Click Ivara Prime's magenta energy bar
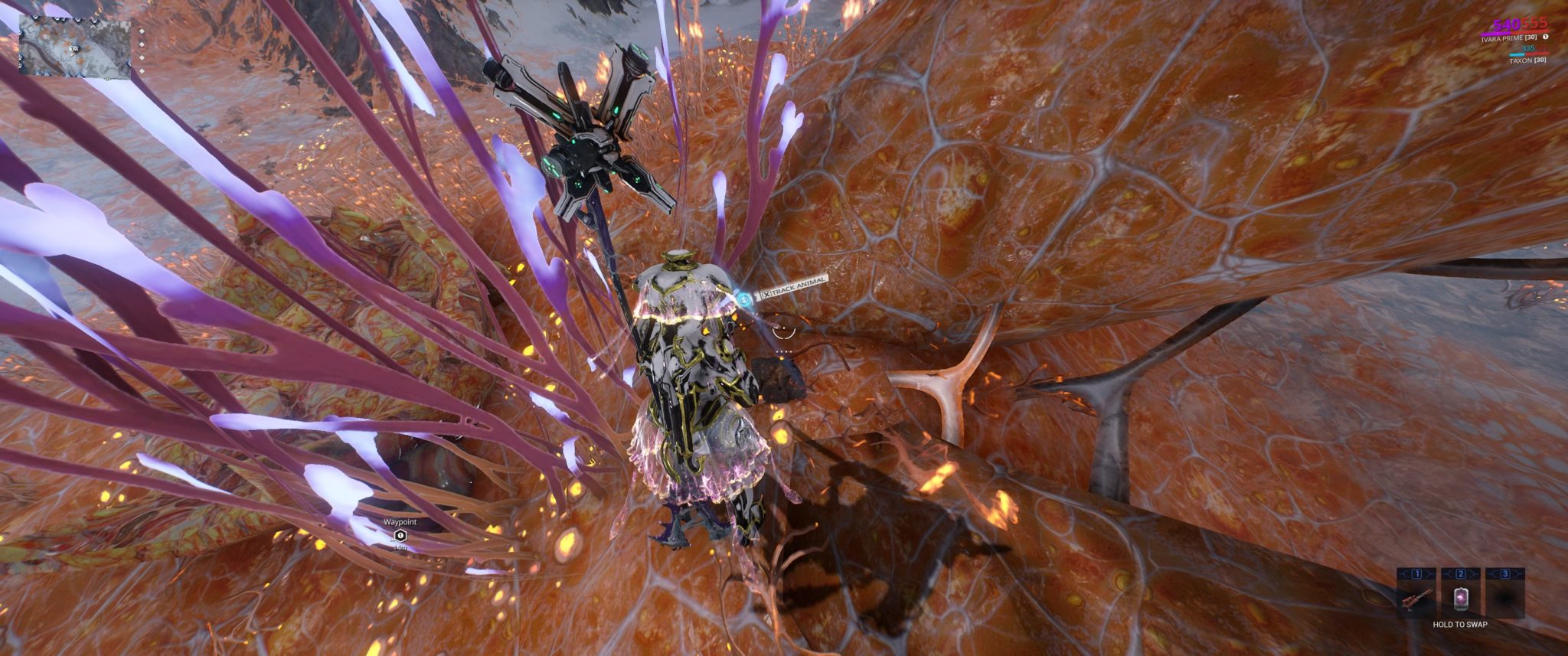 coord(1496,33)
